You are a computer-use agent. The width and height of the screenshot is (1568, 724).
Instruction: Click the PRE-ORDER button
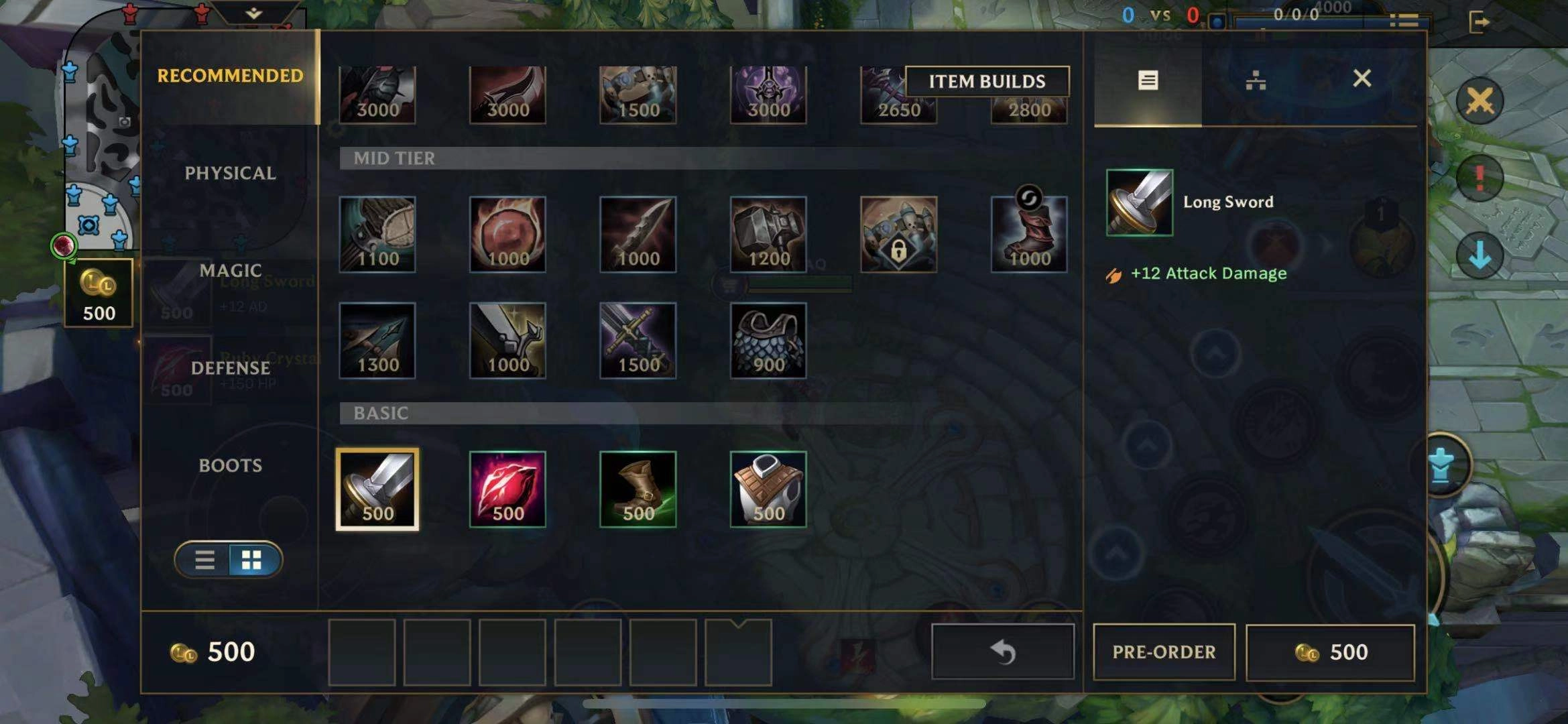click(1164, 652)
